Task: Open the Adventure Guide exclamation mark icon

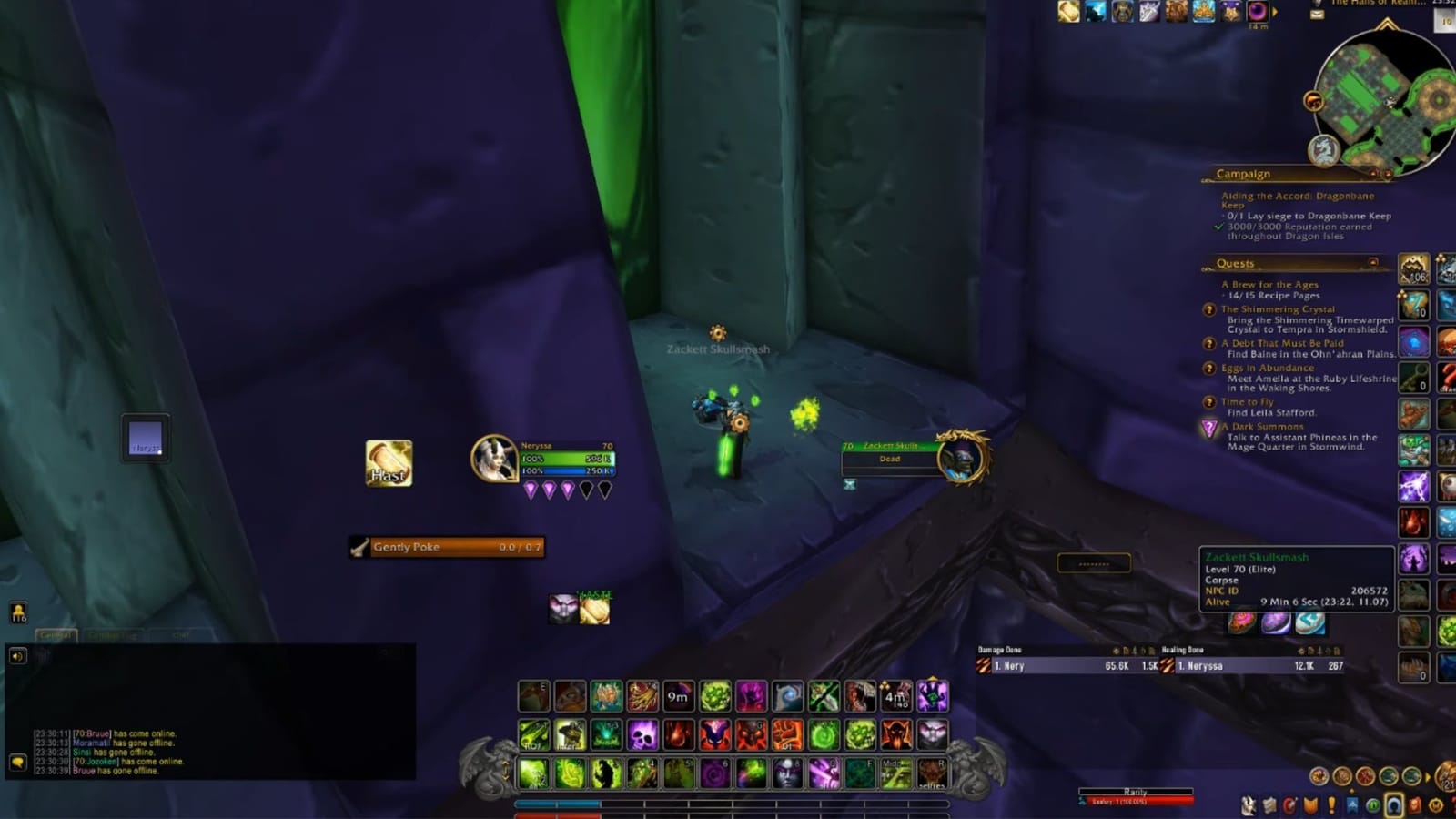Action: 1330,804
